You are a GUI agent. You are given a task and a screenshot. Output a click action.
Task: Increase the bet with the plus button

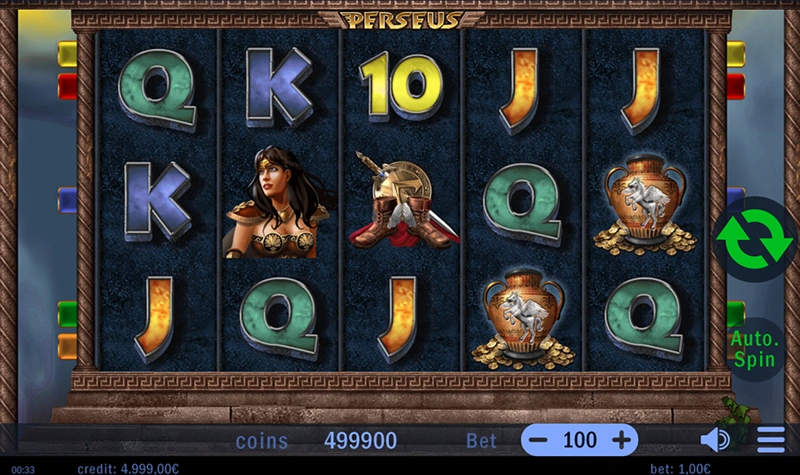coord(621,440)
